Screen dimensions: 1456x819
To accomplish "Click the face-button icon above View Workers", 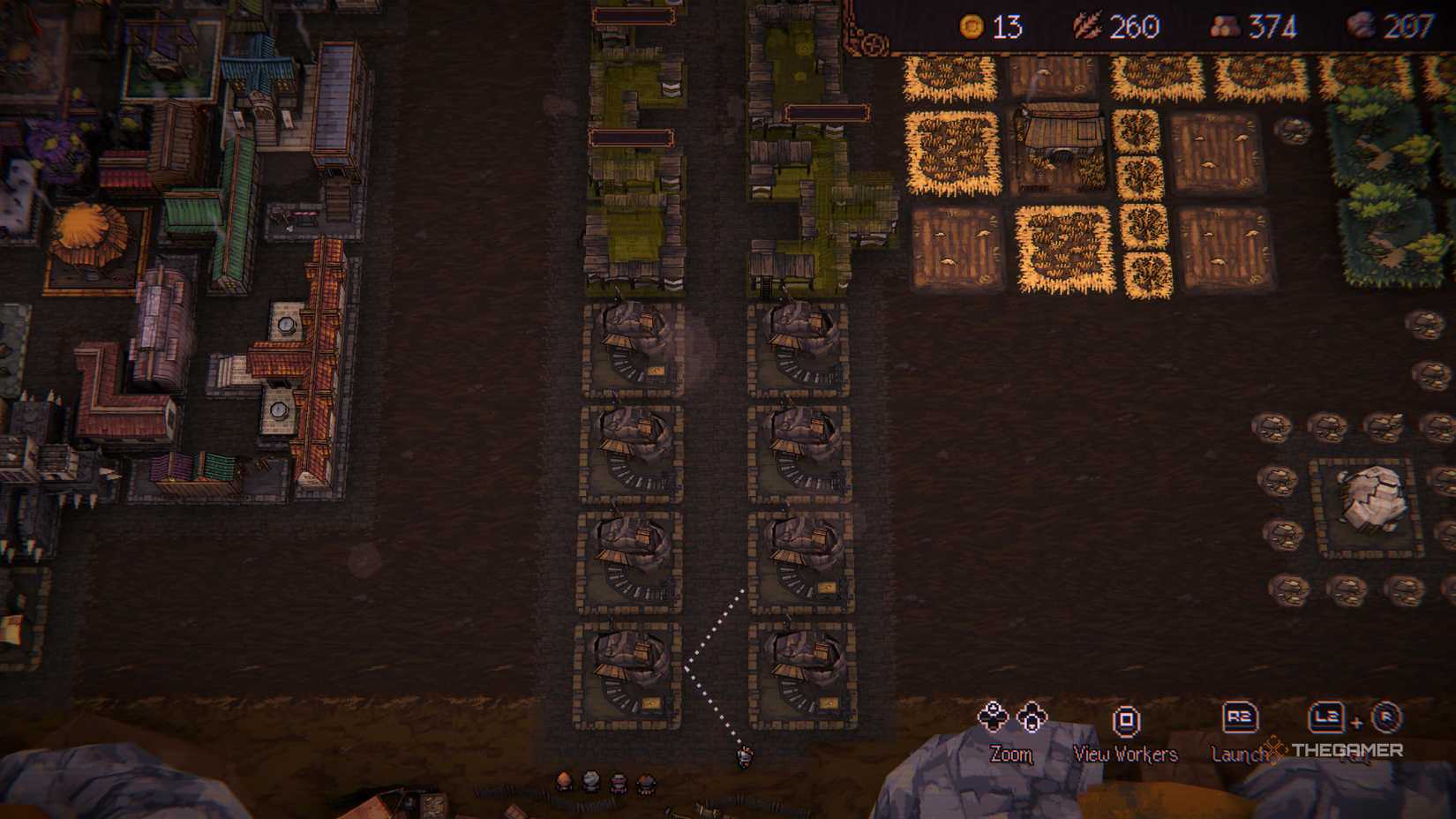I will [1126, 719].
